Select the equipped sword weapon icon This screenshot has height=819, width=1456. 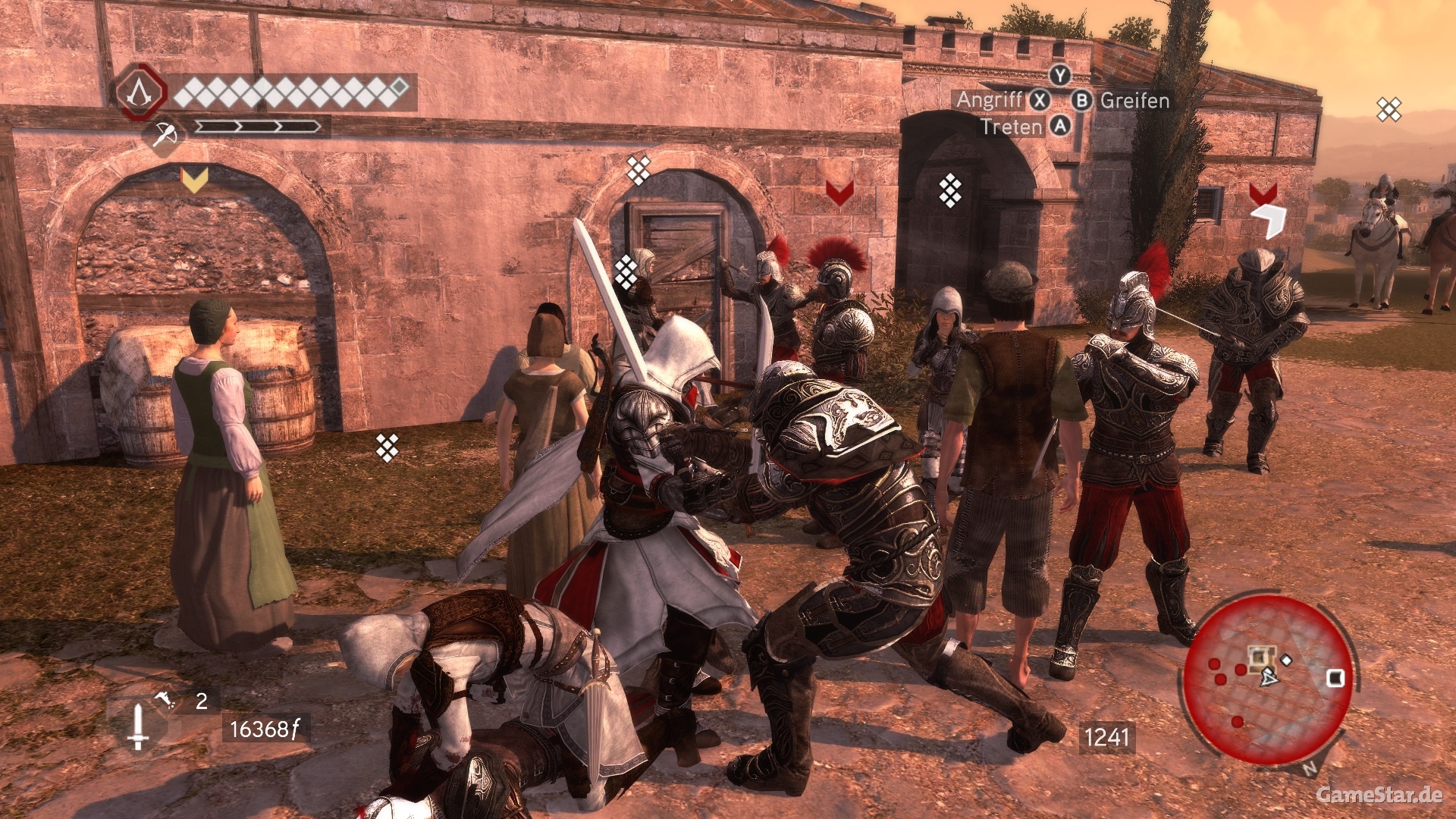(x=137, y=726)
